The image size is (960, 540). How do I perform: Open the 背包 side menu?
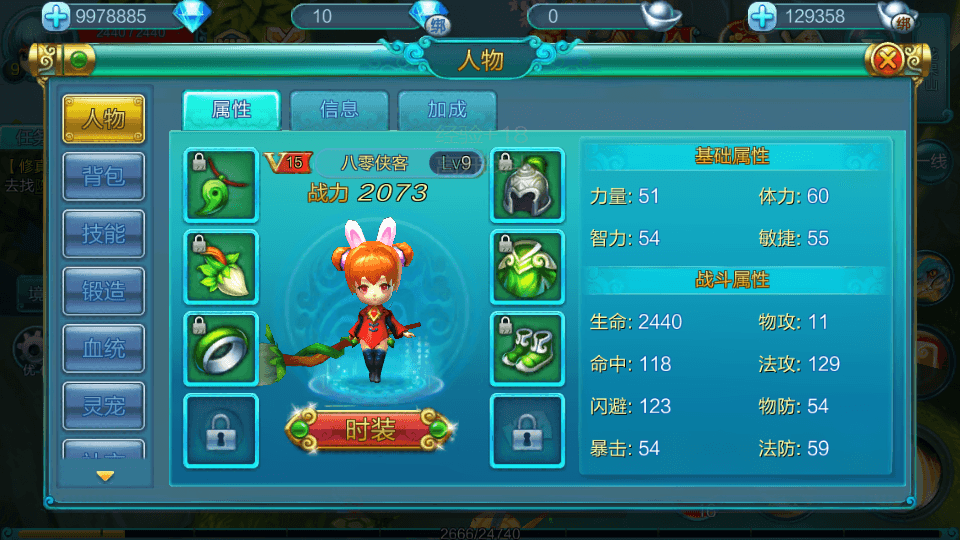tap(104, 176)
